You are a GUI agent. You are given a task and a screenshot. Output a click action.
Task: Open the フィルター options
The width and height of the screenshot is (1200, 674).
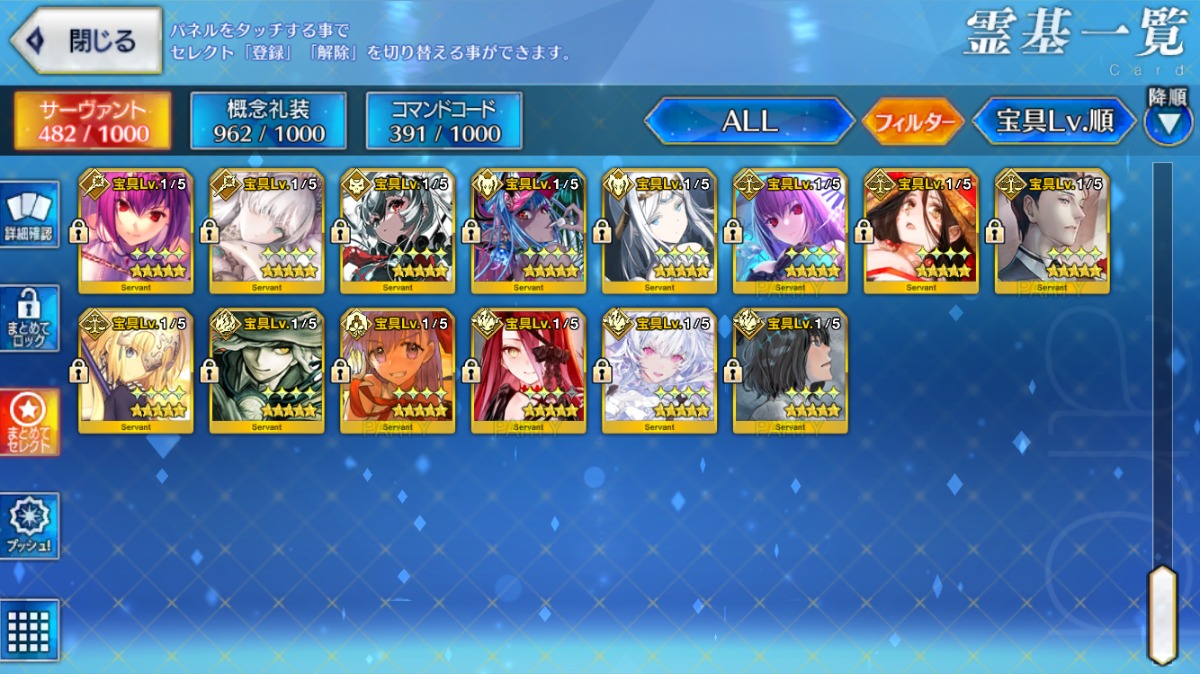click(912, 122)
